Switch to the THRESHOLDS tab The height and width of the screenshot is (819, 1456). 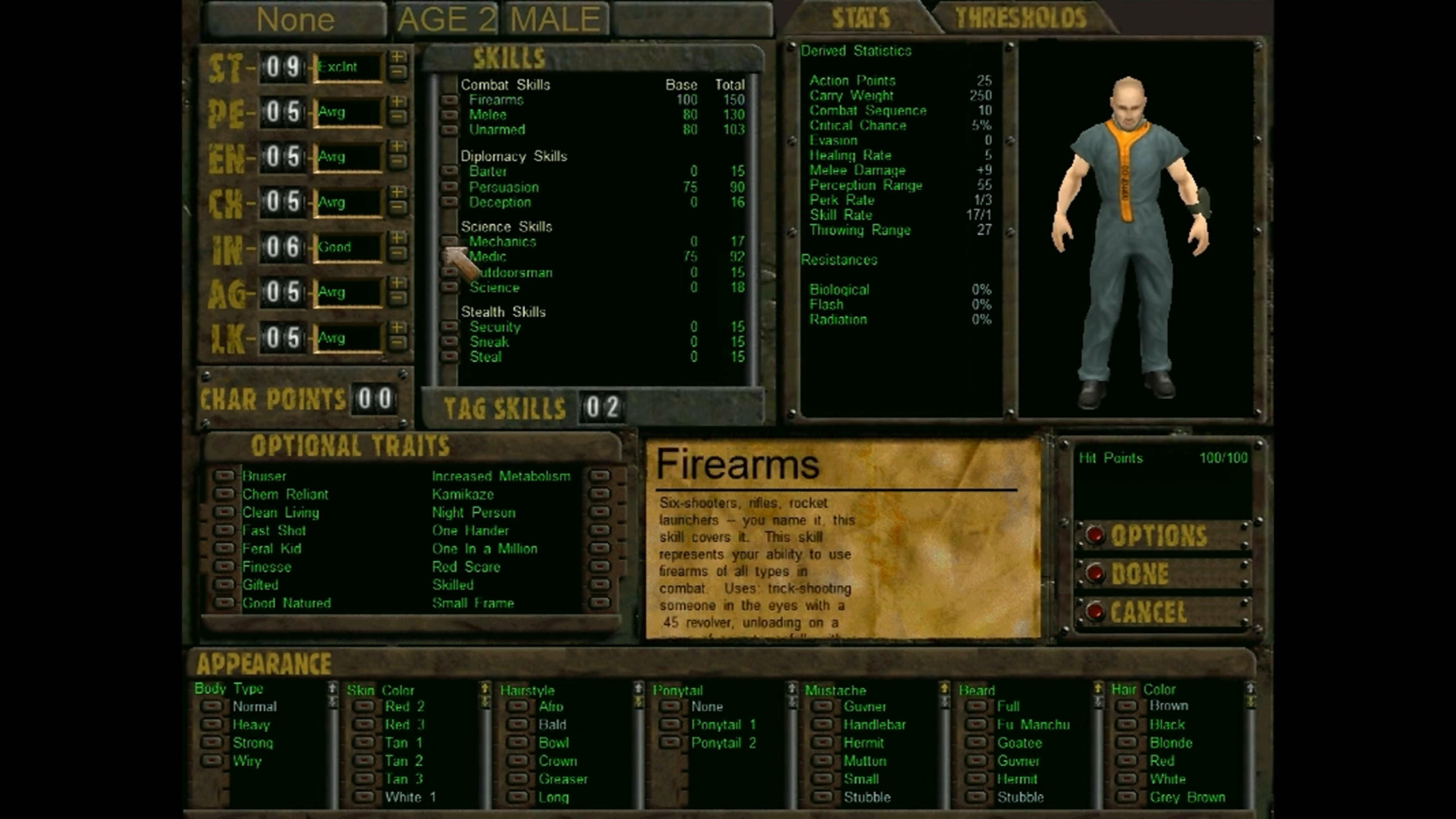(x=1021, y=18)
